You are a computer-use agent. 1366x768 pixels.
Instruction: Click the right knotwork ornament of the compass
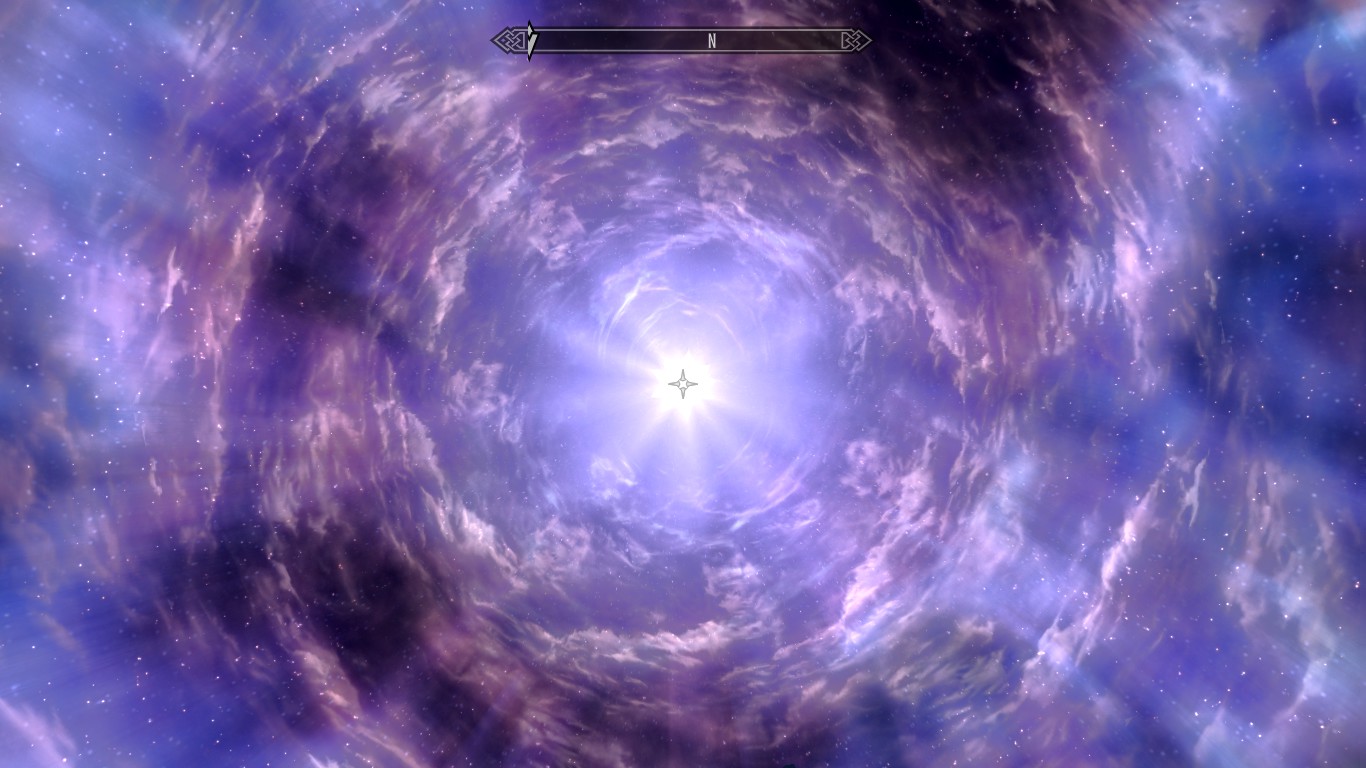(855, 41)
